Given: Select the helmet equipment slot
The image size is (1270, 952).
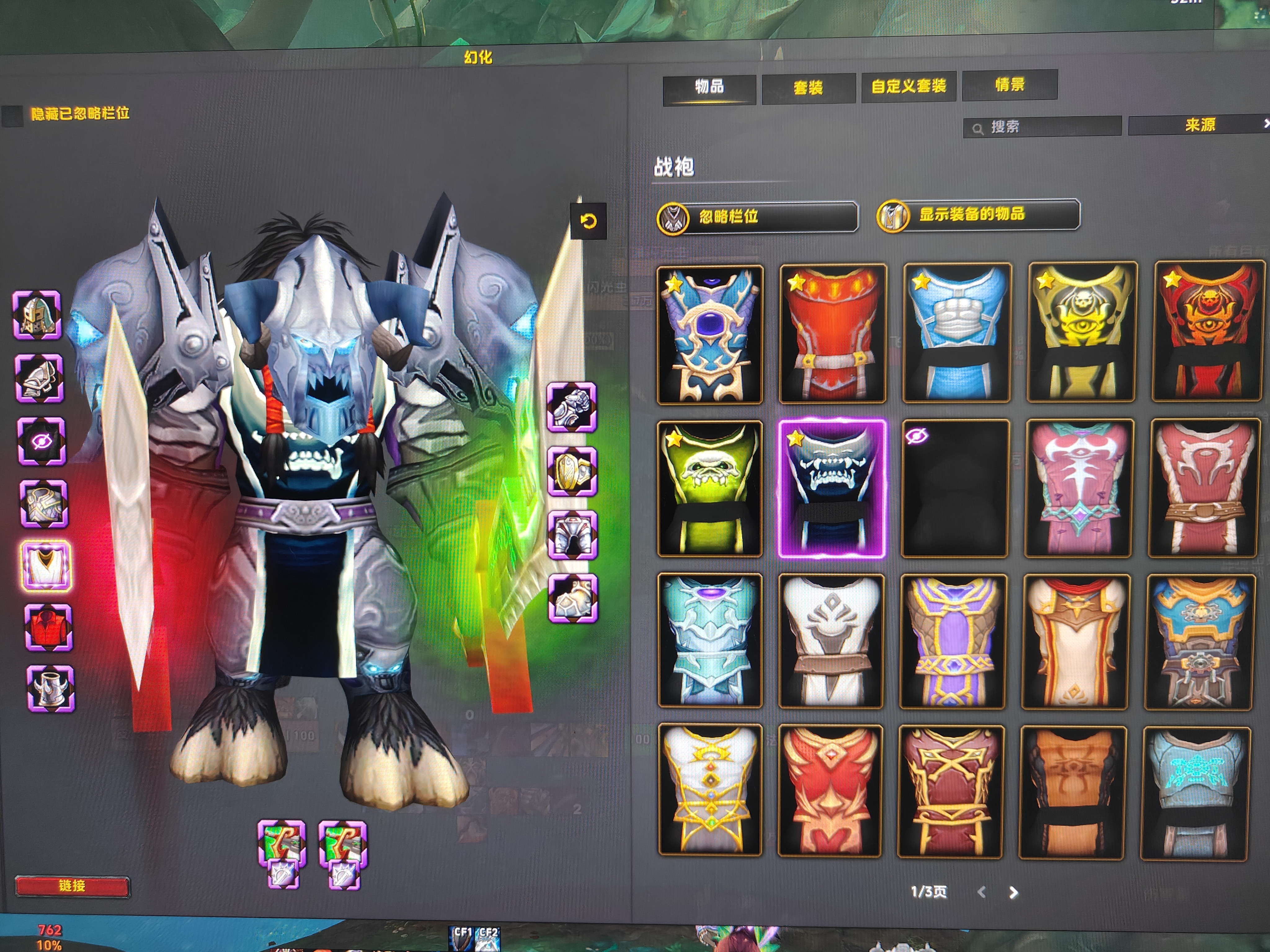Looking at the screenshot, I should point(37,315).
